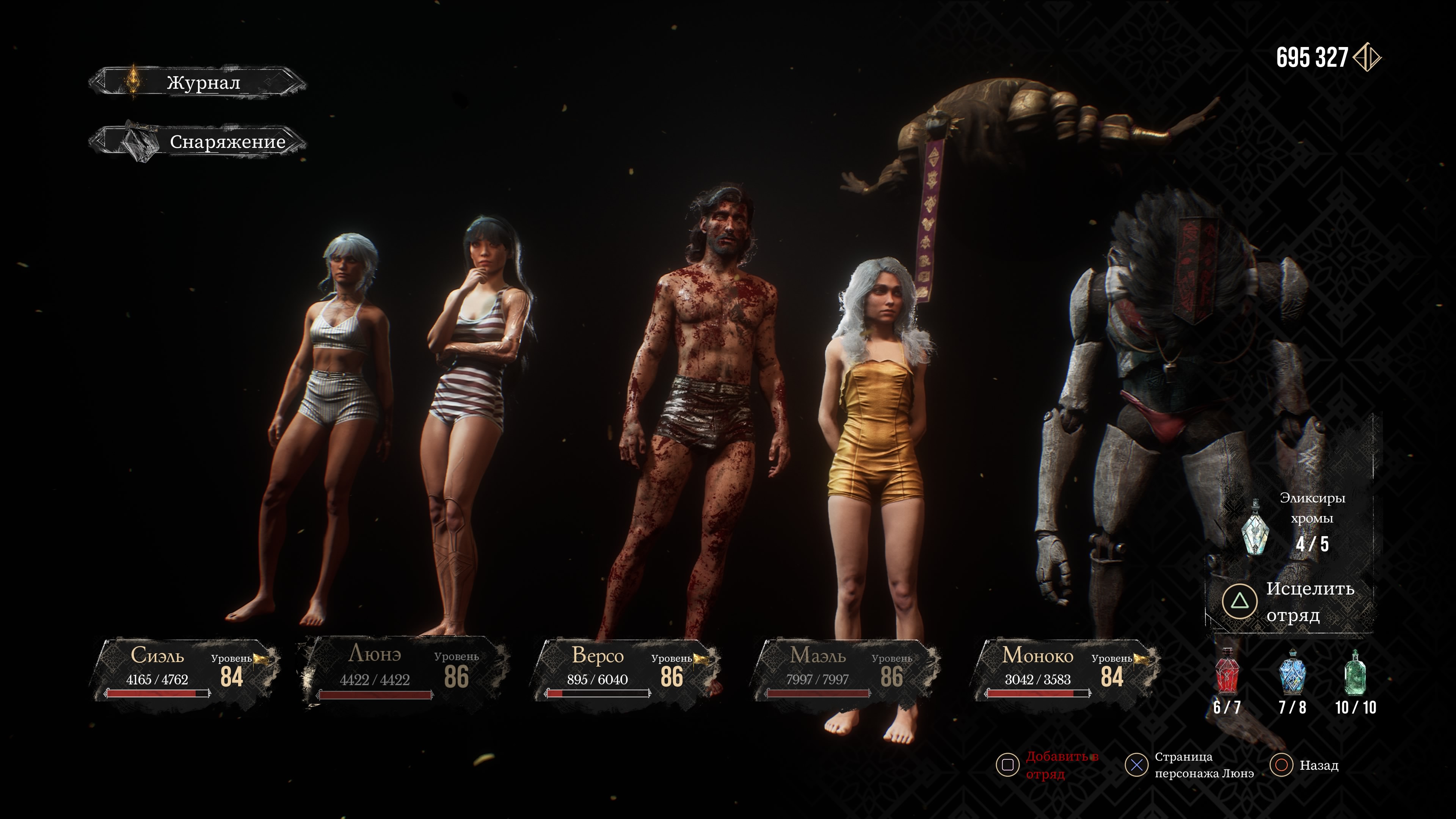This screenshot has width=1456, height=819.
Task: Open the Снаряжение equipment menu
Action: pos(198,141)
